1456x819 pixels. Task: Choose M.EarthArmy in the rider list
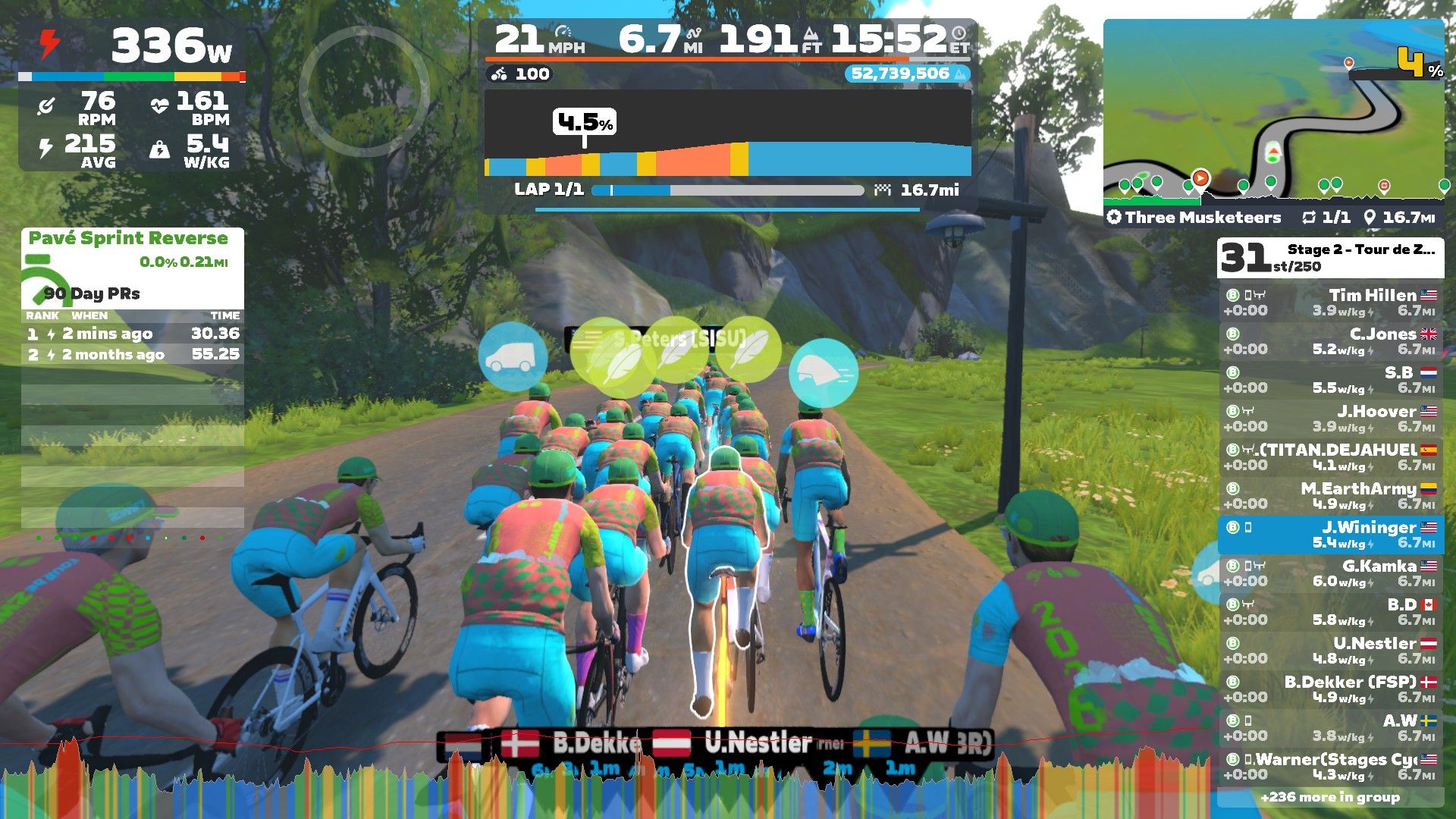tap(1331, 496)
